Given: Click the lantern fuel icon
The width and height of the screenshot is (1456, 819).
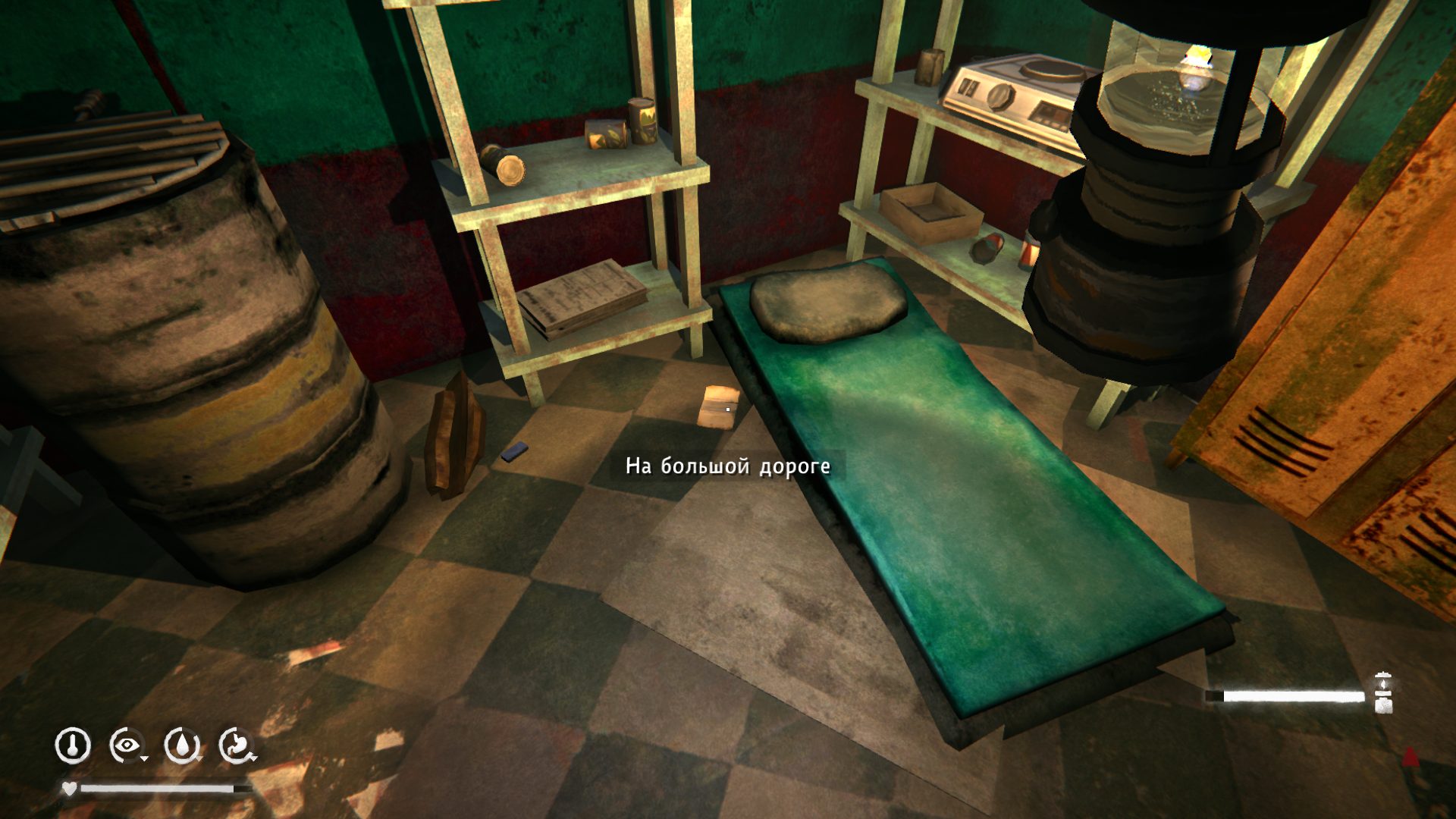Looking at the screenshot, I should click(x=1383, y=693).
